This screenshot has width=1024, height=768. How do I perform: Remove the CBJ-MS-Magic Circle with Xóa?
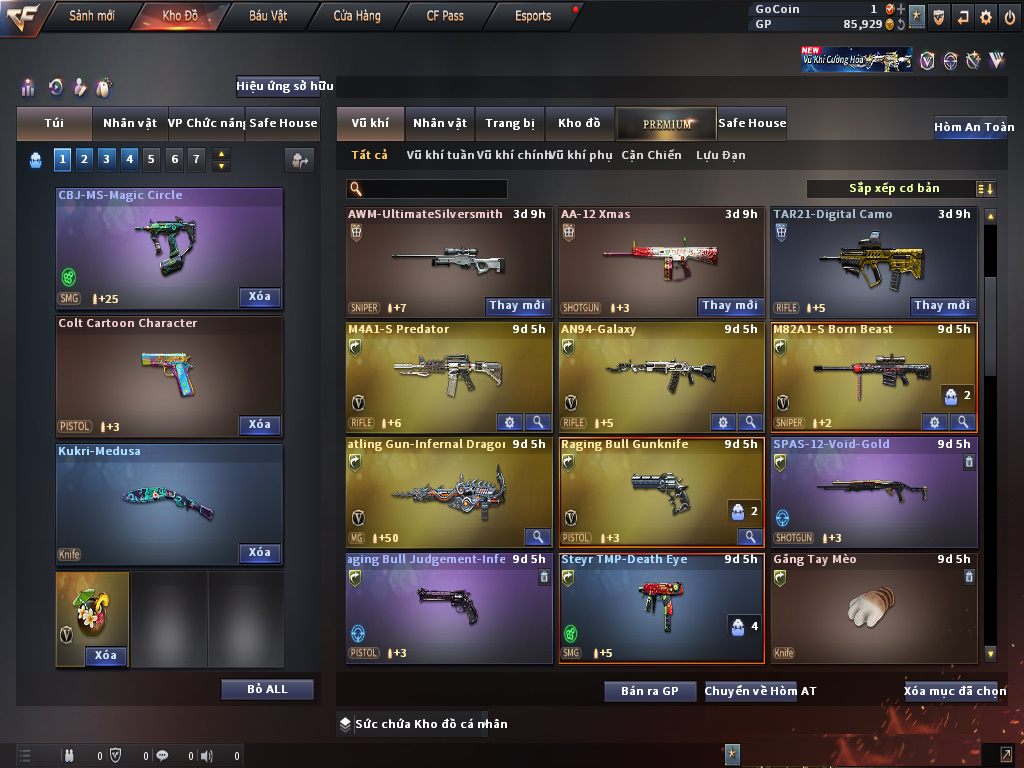pyautogui.click(x=259, y=297)
